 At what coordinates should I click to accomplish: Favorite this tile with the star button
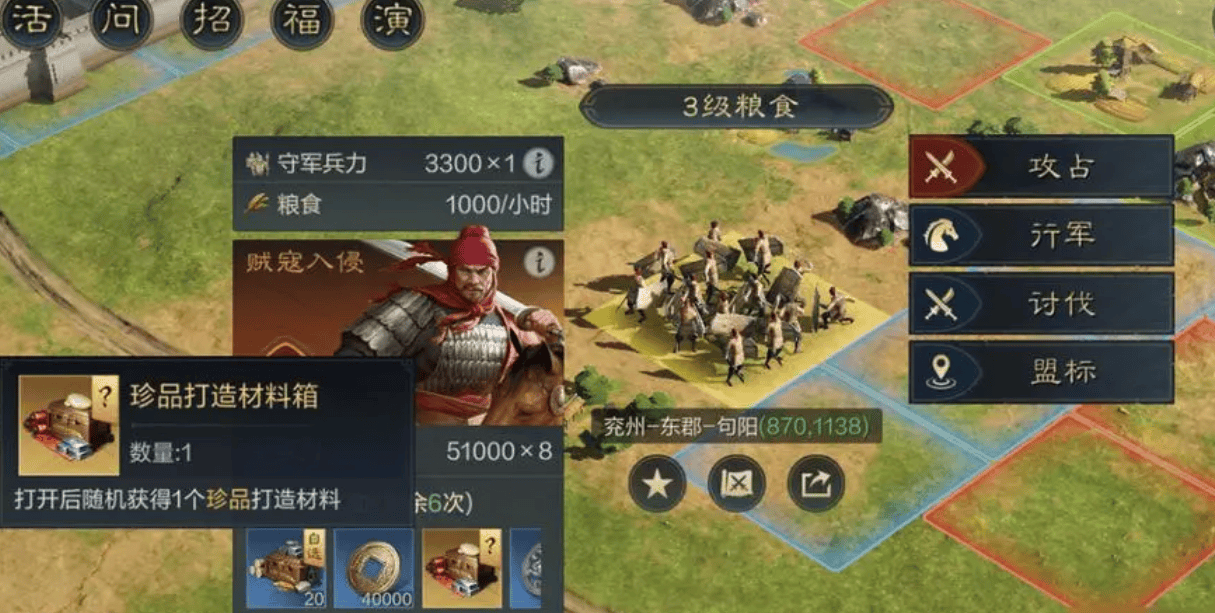click(x=657, y=485)
